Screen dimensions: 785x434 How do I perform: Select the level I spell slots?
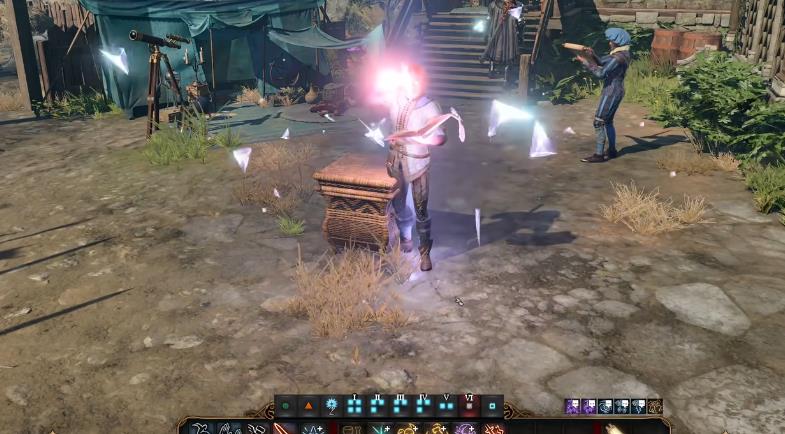[x=355, y=407]
